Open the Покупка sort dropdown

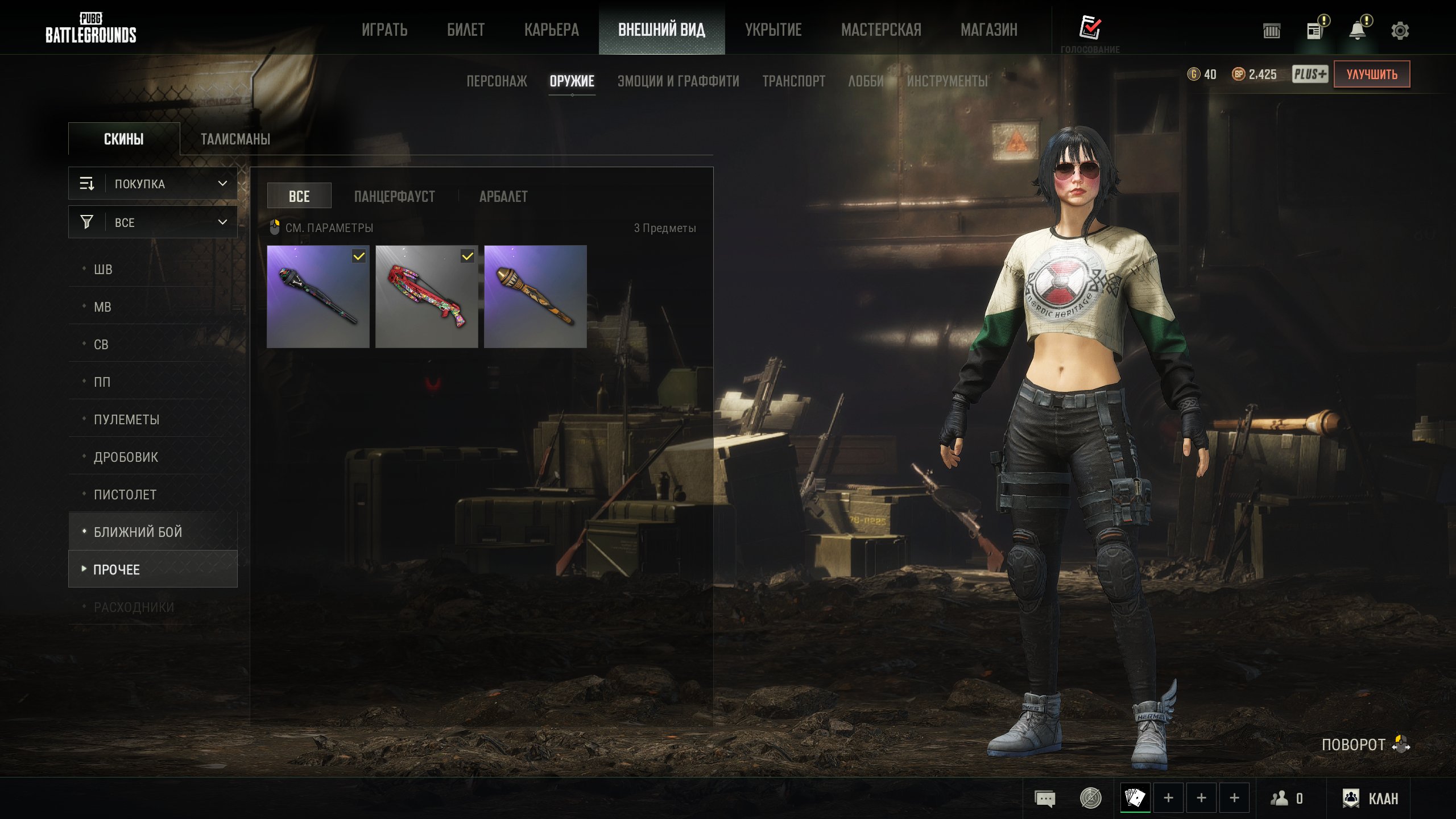(153, 184)
